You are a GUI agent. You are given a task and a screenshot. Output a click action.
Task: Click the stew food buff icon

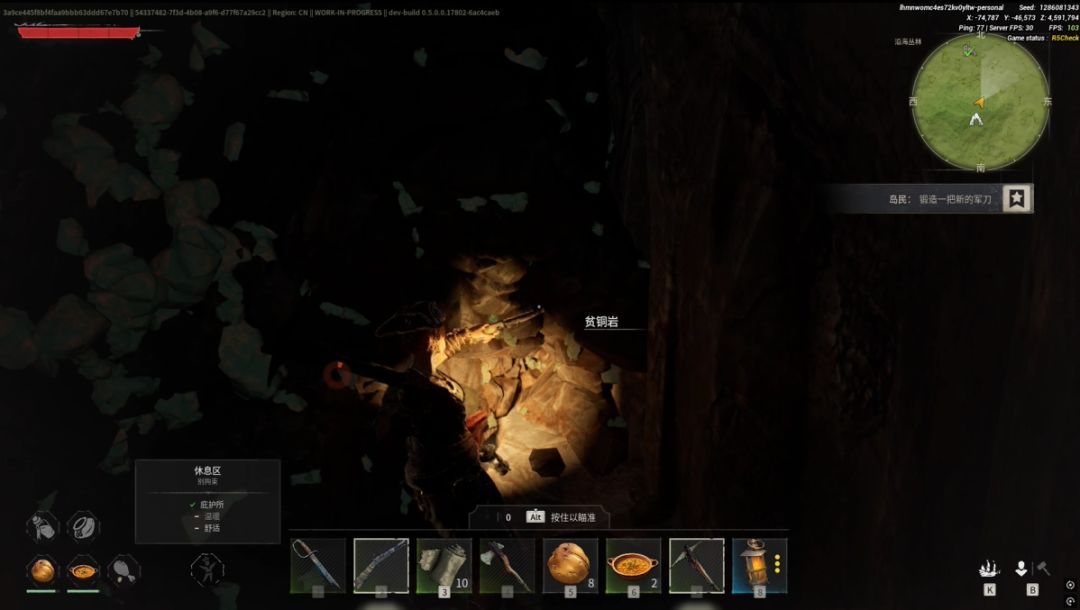[83, 571]
